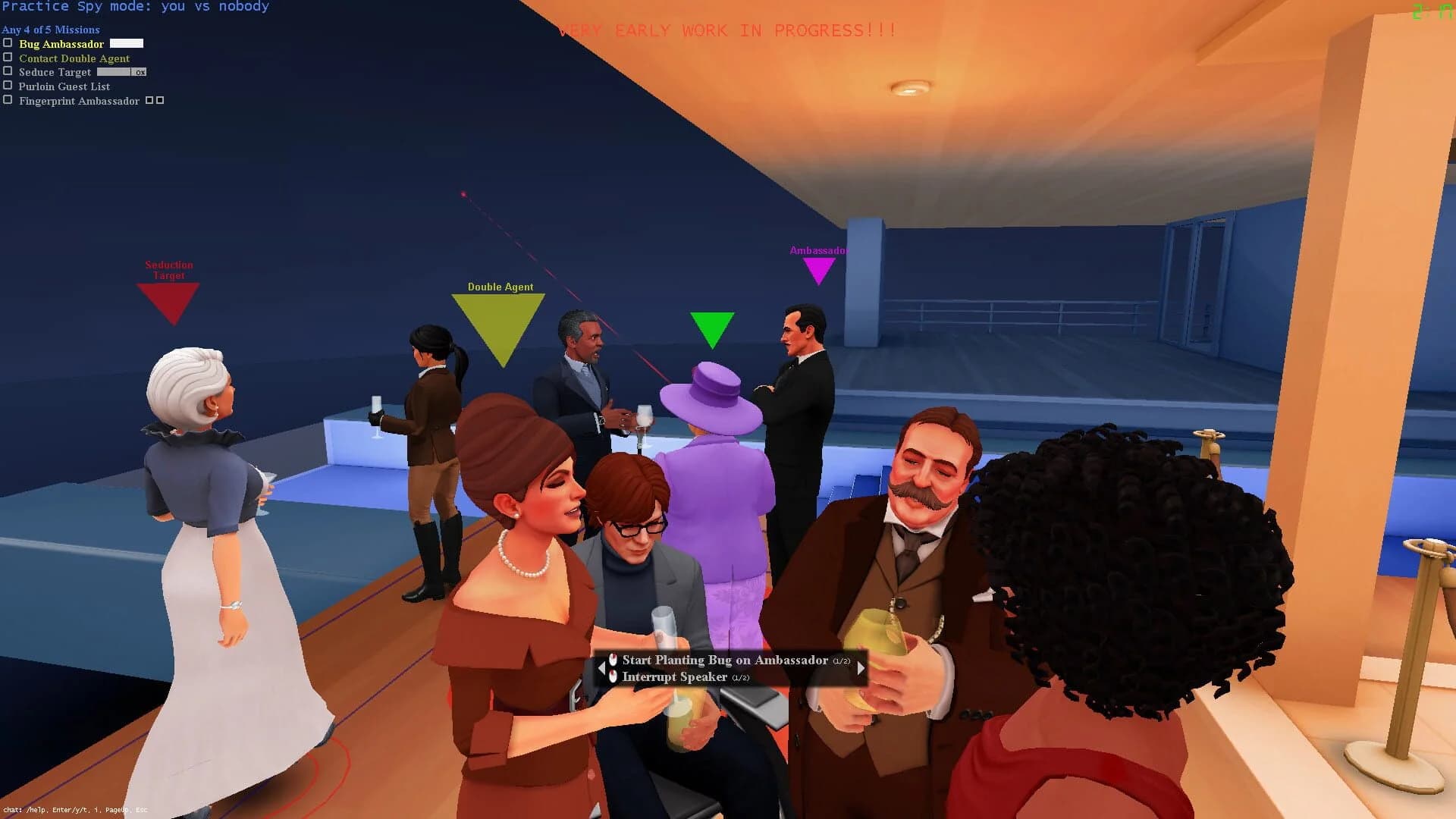Click the yellow Double Agent triangle marker
Viewport: 1456px width, 819px height.
tap(500, 318)
